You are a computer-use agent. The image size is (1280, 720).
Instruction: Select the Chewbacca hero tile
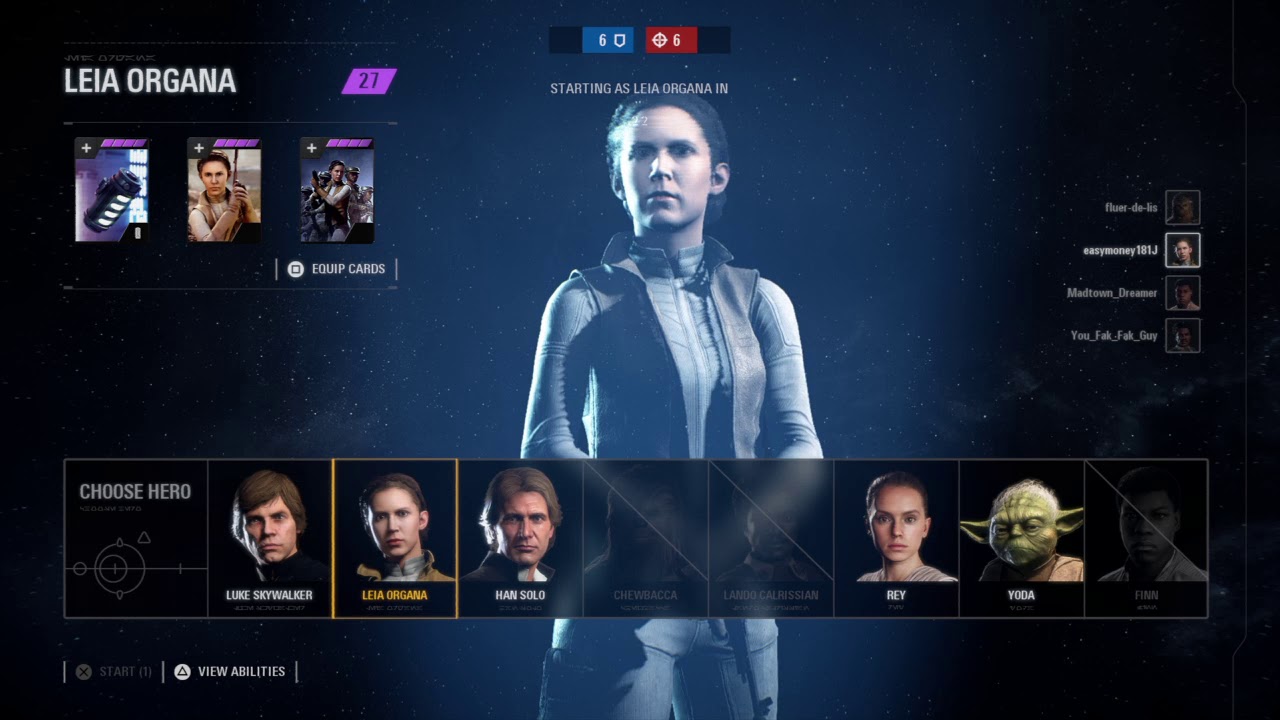coord(645,538)
